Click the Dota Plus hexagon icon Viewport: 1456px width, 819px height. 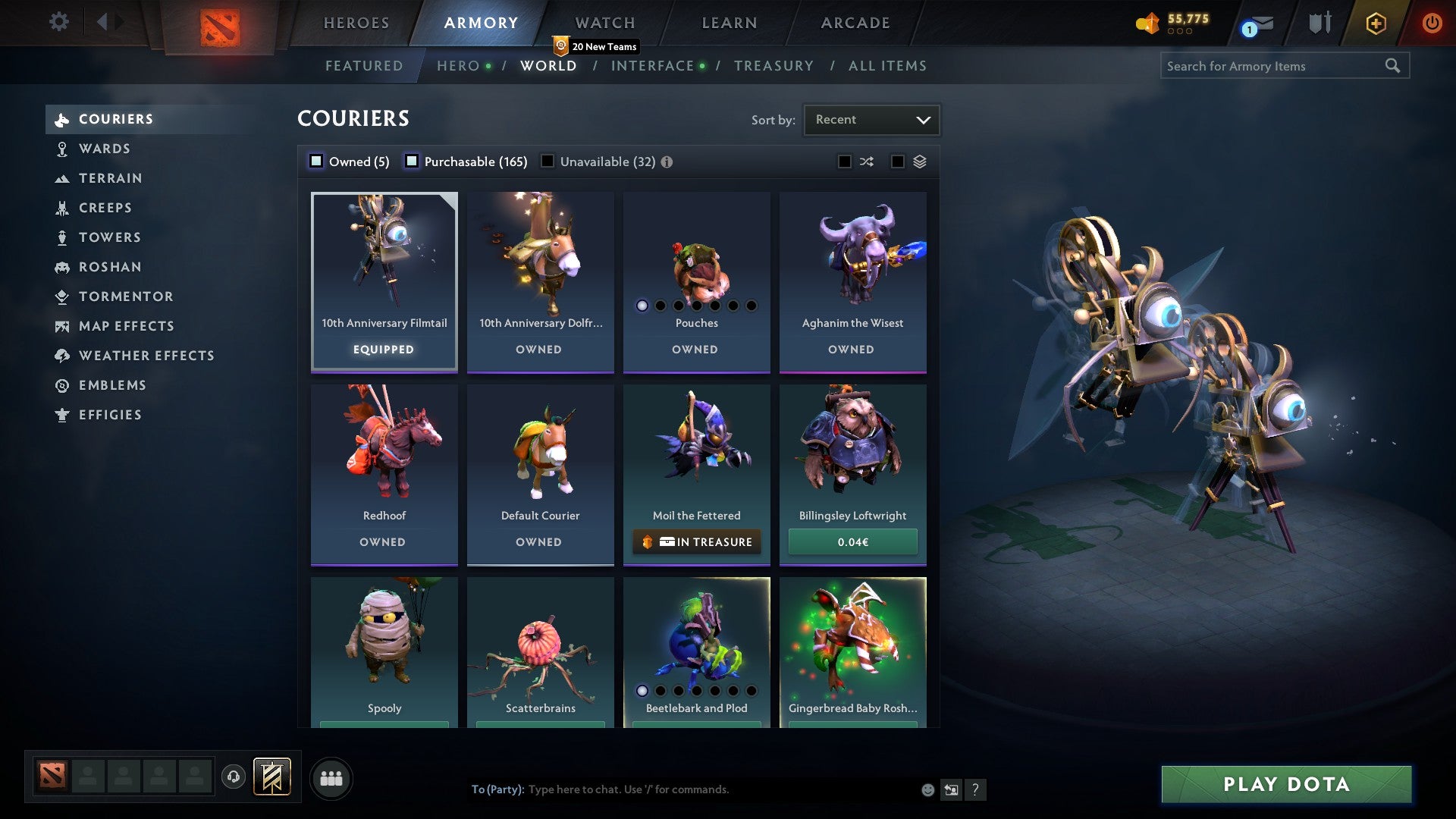(x=1375, y=23)
